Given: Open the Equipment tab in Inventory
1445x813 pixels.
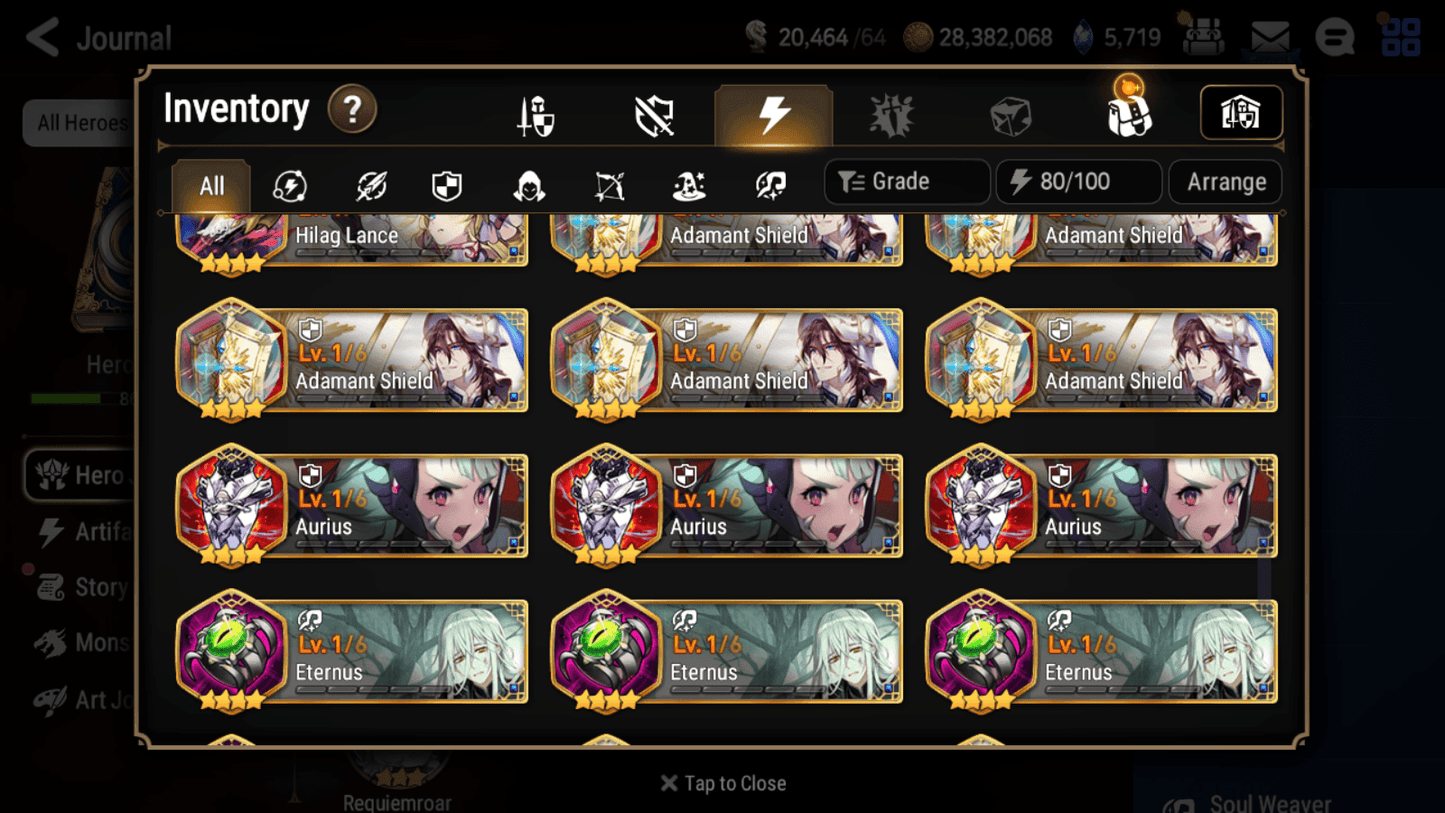Looking at the screenshot, I should tap(534, 113).
